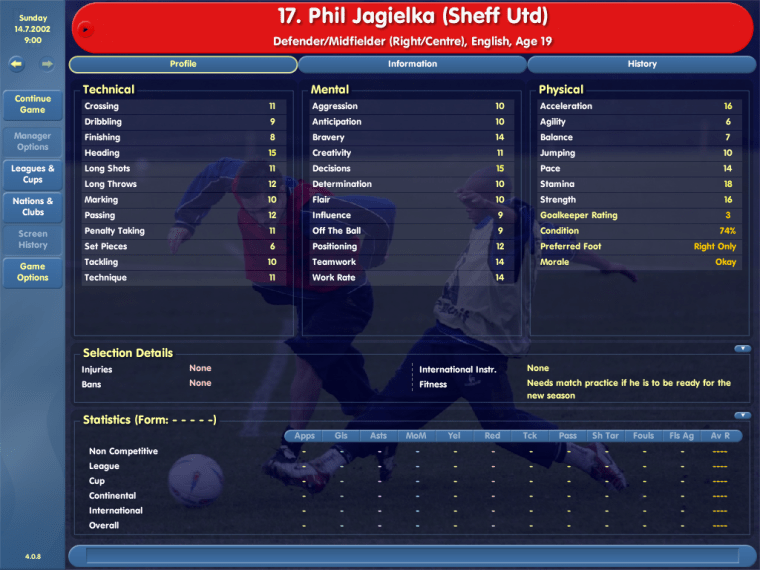The height and width of the screenshot is (570, 760).
Task: Click the round button on the red title bar
Action: [85, 28]
